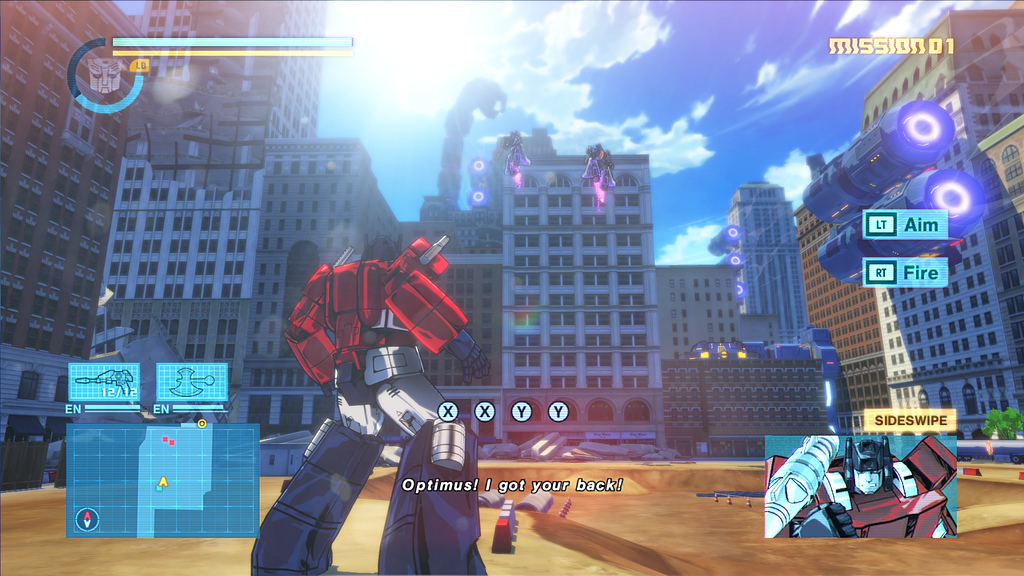Select the melee axe weapon slot
1024x576 pixels.
tap(191, 382)
